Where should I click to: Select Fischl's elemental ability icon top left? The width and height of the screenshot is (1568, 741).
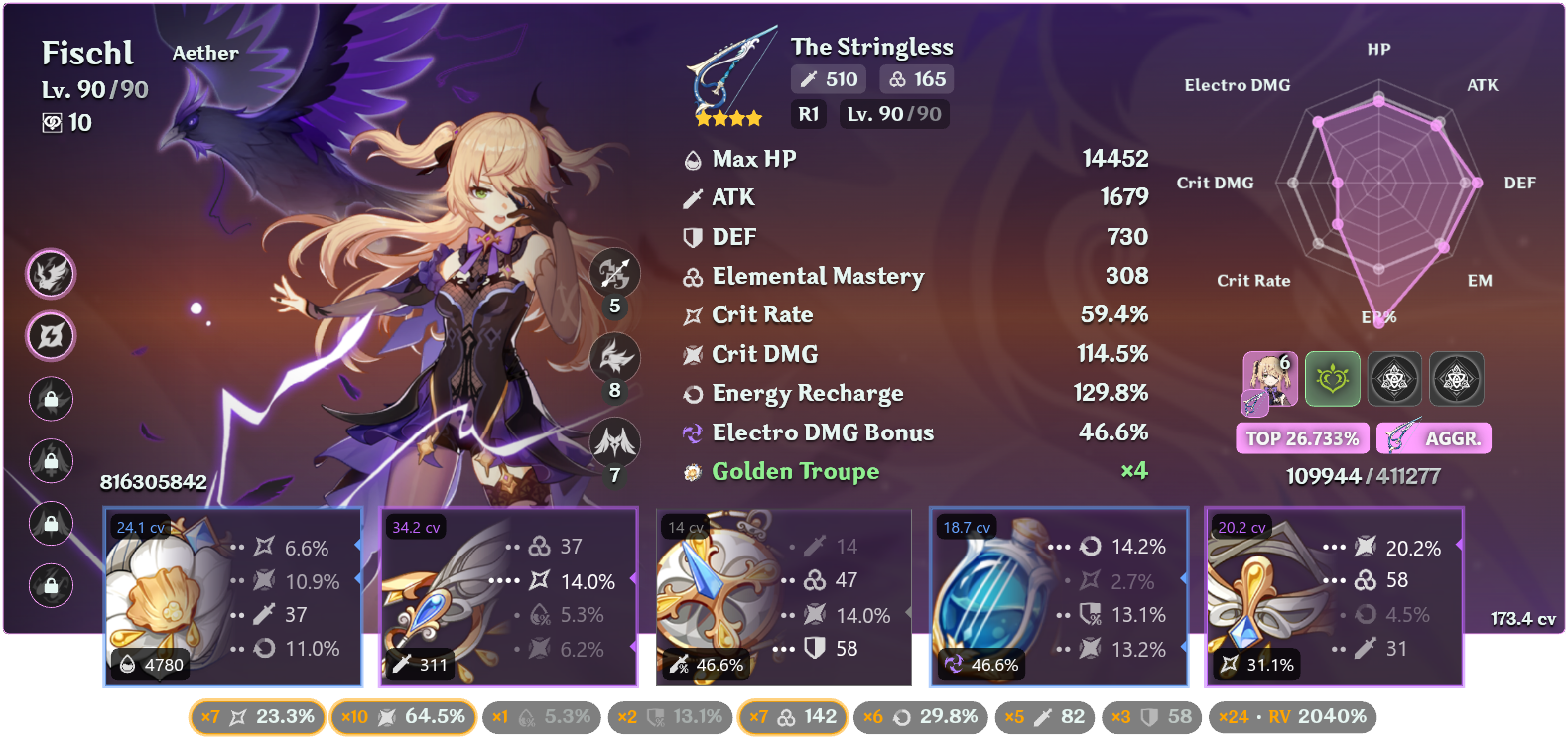pyautogui.click(x=52, y=275)
